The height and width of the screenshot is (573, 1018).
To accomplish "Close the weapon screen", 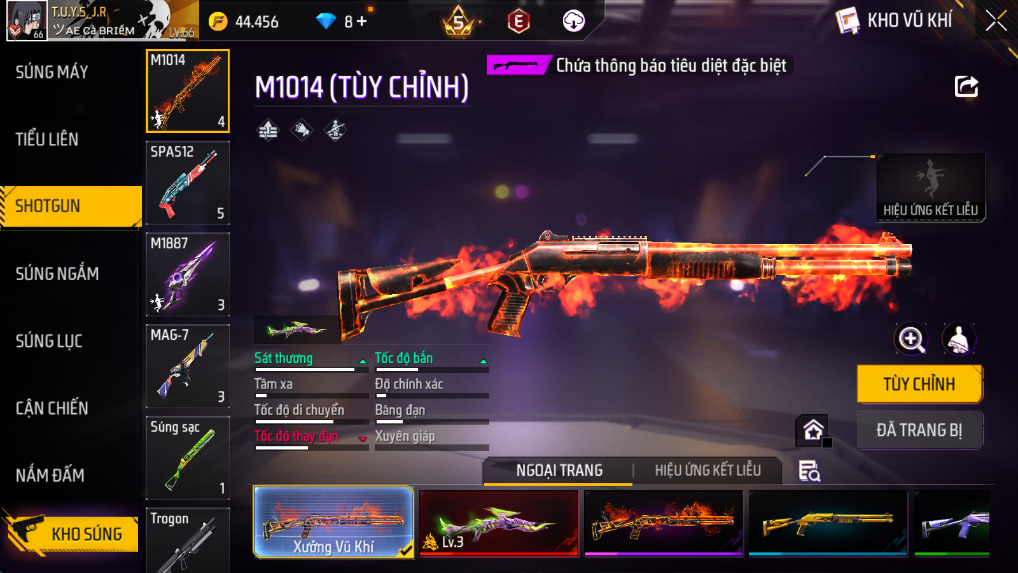I will point(996,21).
